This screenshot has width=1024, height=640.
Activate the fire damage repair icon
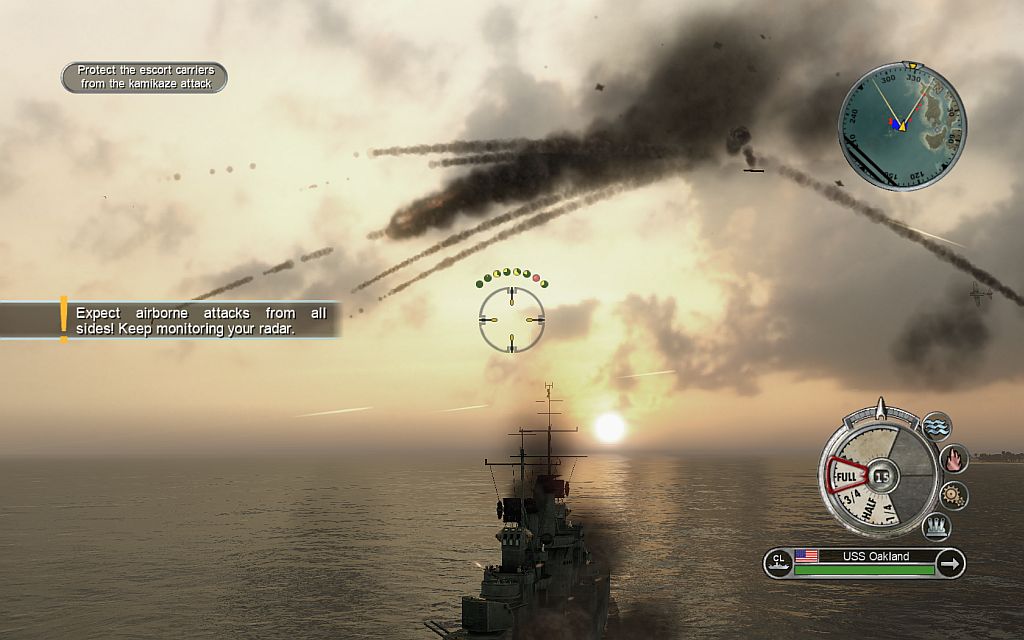(954, 459)
